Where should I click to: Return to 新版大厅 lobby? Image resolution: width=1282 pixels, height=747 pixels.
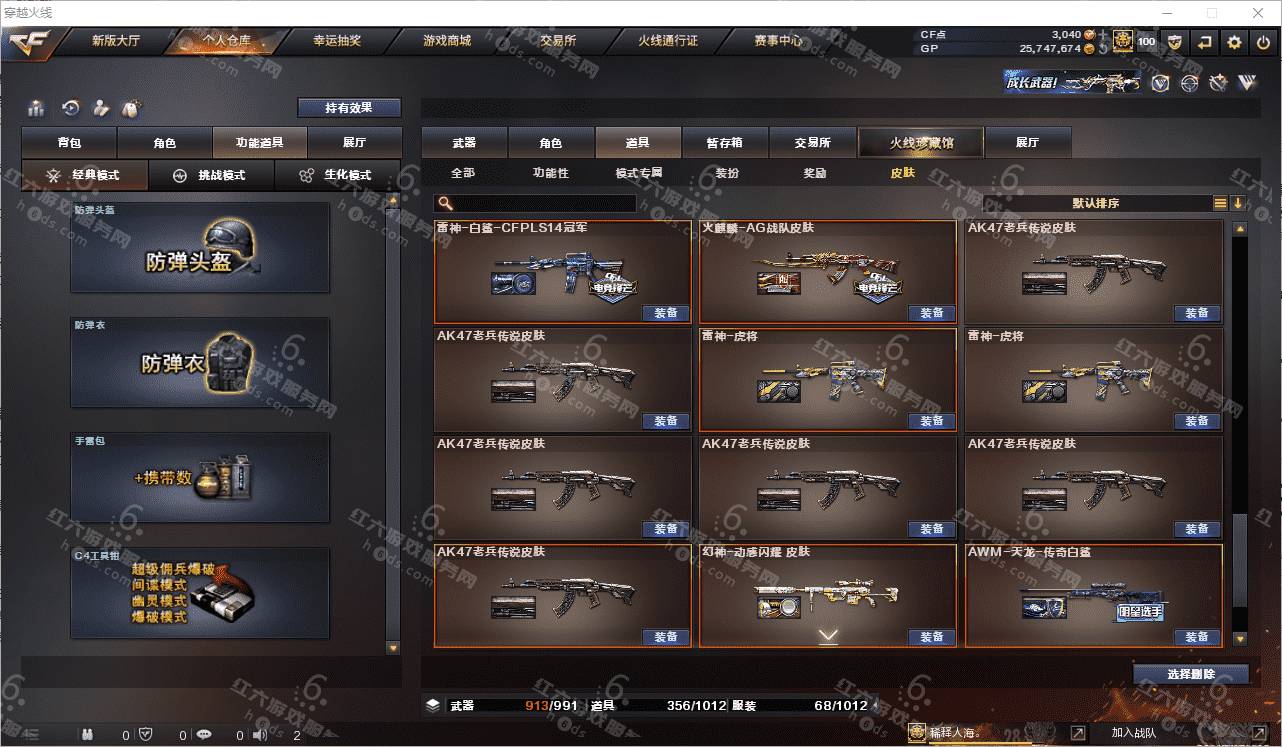click(x=116, y=41)
